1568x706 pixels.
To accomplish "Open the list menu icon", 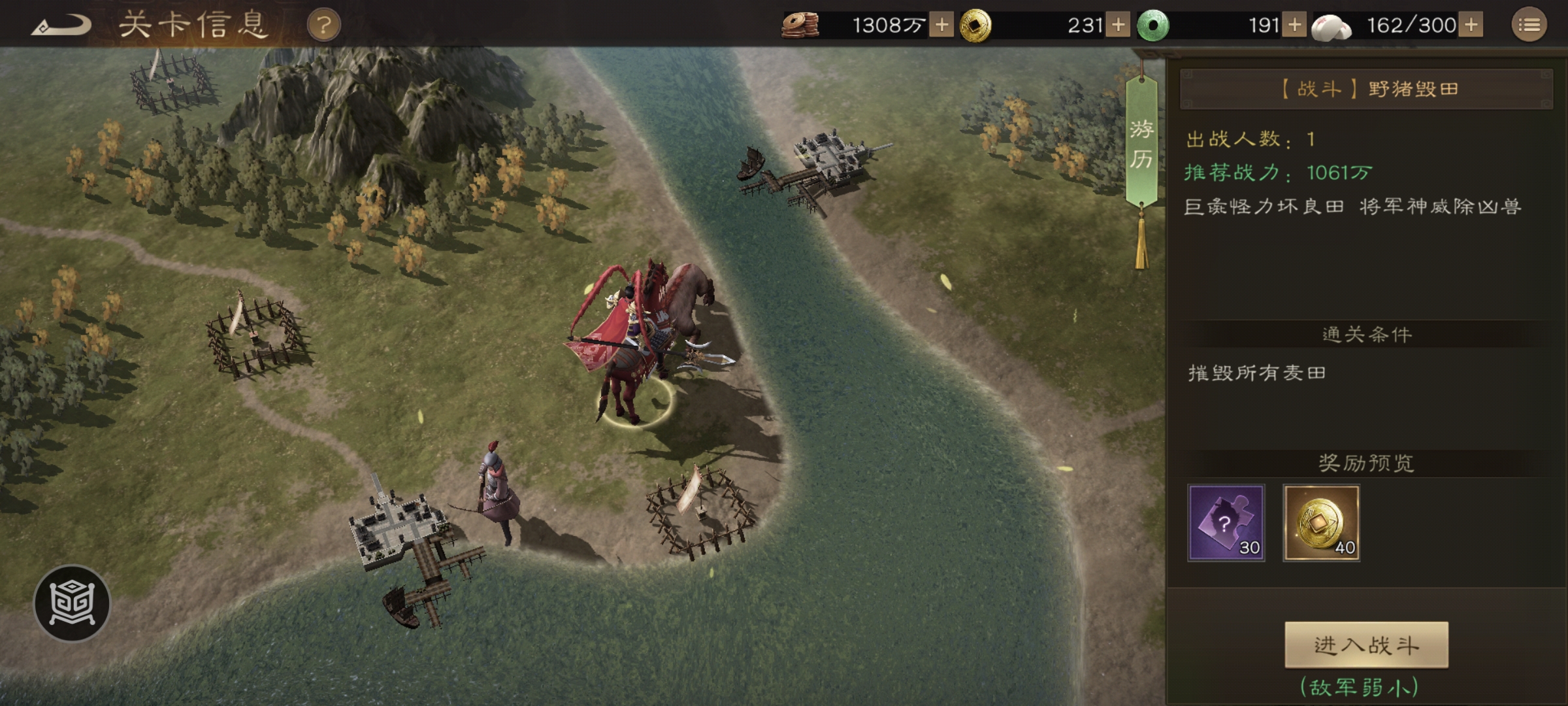I will click(x=1529, y=25).
